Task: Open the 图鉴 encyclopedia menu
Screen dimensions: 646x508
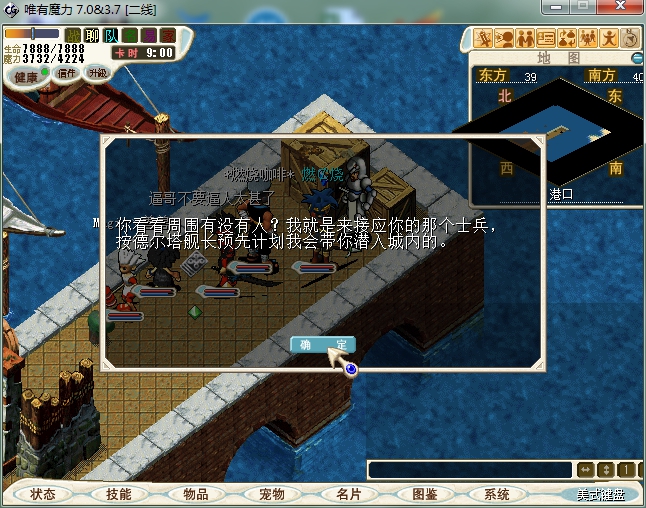Action: tap(425, 495)
